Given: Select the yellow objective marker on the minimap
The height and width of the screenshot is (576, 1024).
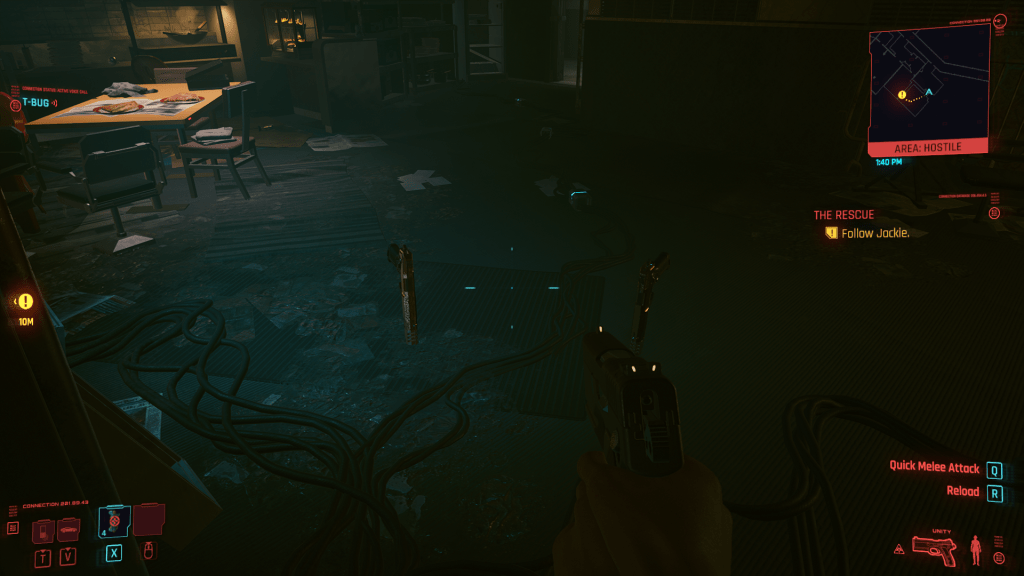Looking at the screenshot, I should click(x=902, y=96).
